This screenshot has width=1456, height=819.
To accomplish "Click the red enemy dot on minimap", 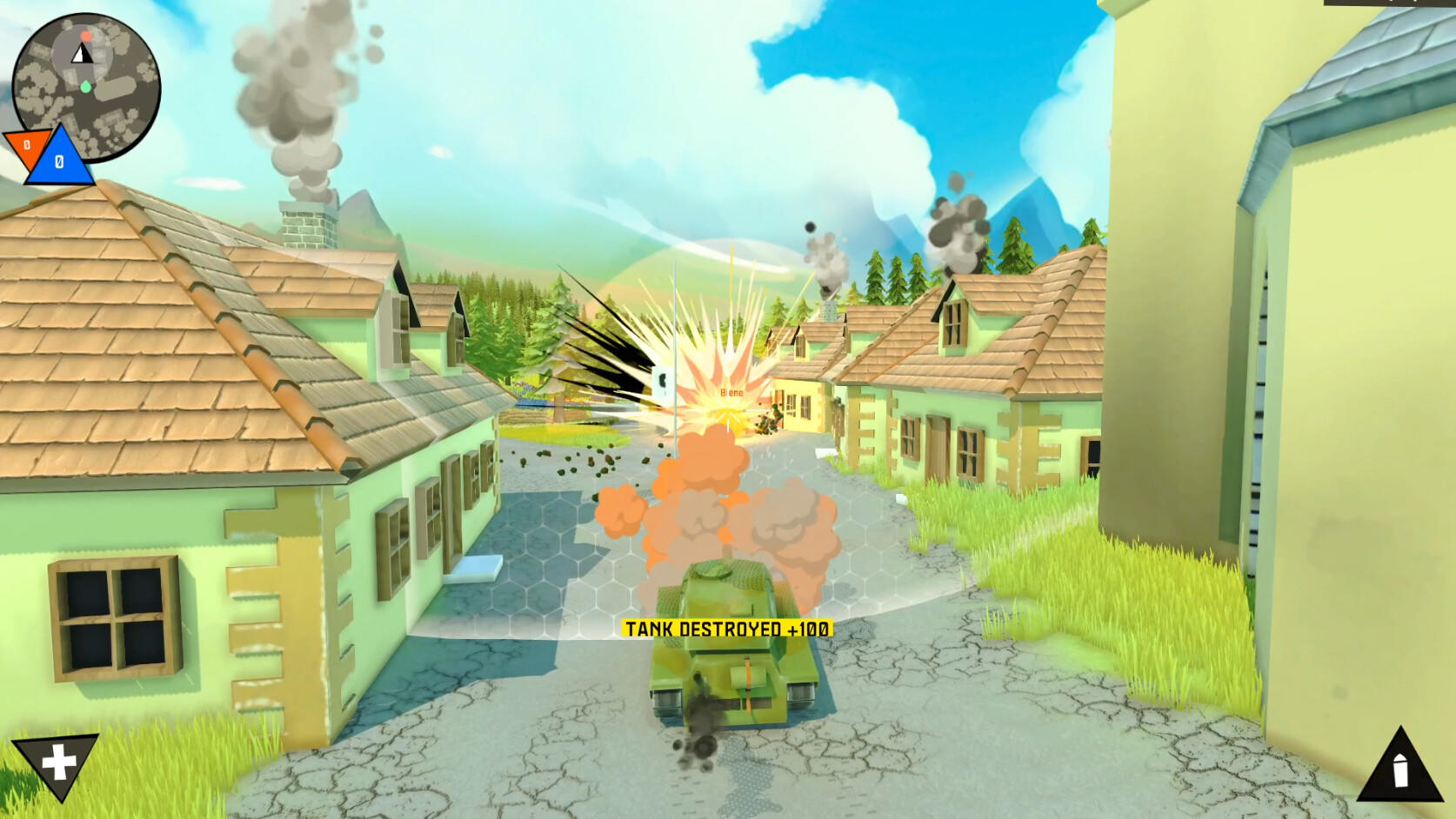I will [85, 36].
